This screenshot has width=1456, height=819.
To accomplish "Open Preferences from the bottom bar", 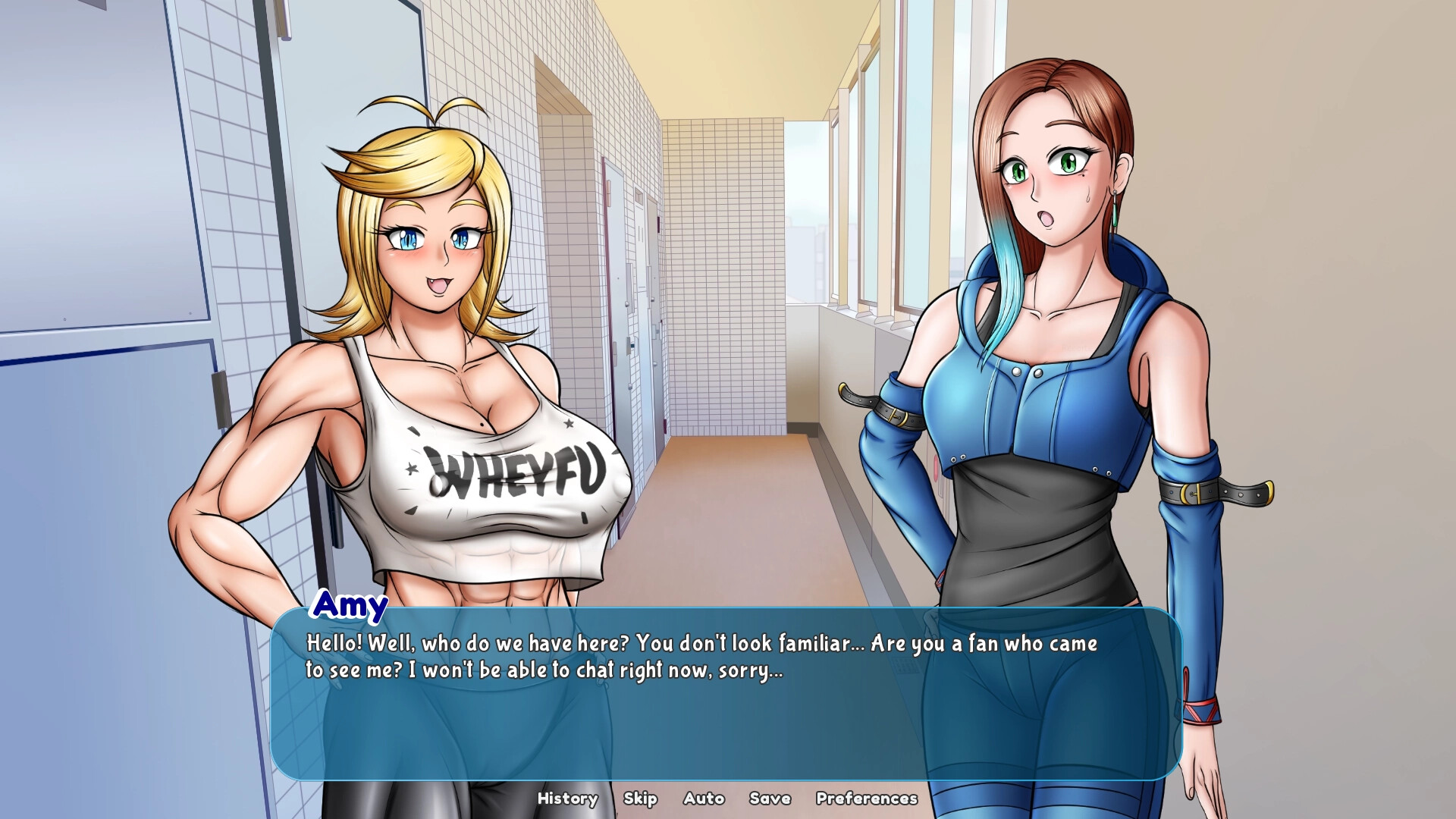I will point(867,799).
